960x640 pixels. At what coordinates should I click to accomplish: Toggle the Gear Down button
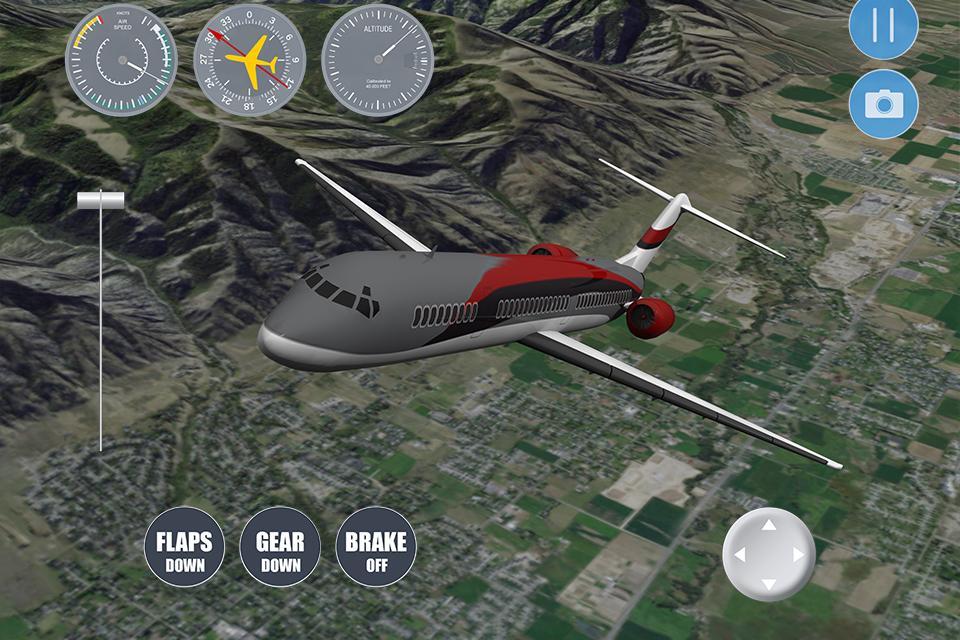[280, 547]
